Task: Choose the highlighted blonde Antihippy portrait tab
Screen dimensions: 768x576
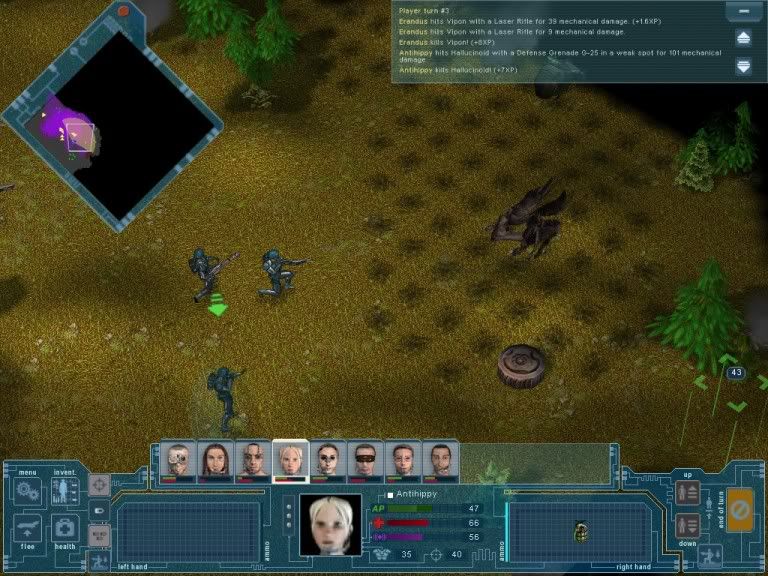Action: [x=290, y=461]
